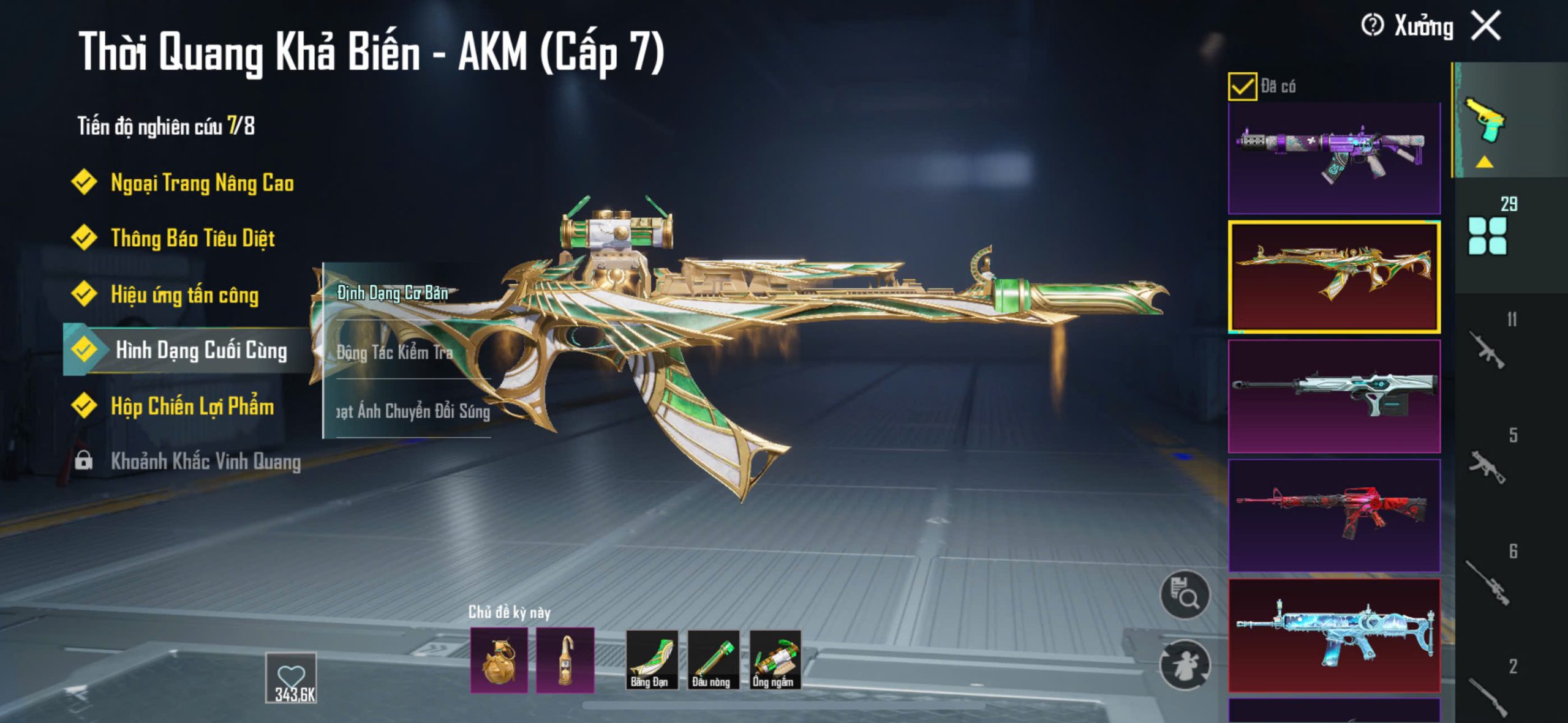Select the gold-green AKM skin thumbnail
Image resolution: width=1568 pixels, height=723 pixels.
1334,277
